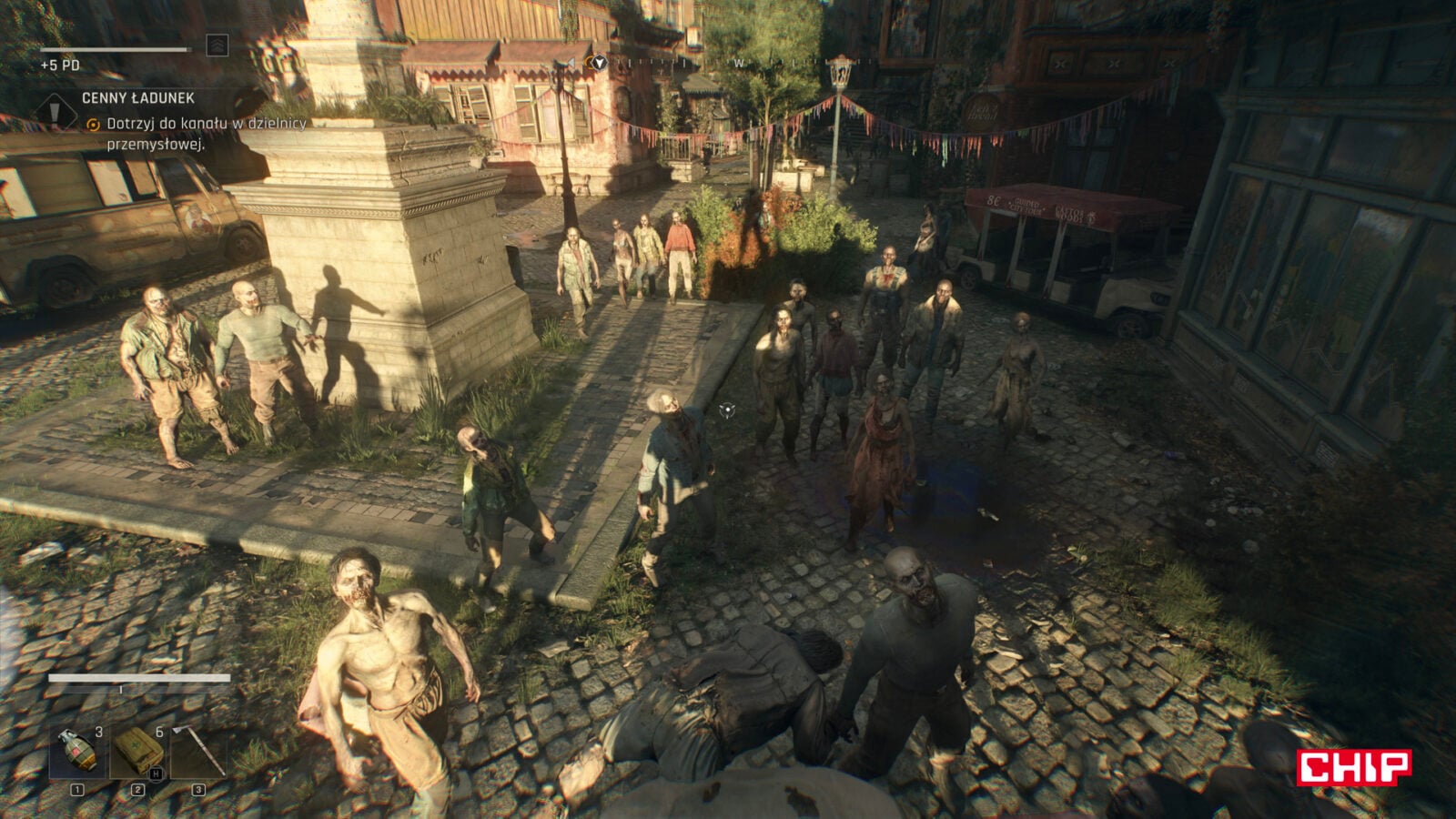This screenshot has height=819, width=1456.
Task: Select the medkit pouch hotbar slot
Action: pos(138,753)
